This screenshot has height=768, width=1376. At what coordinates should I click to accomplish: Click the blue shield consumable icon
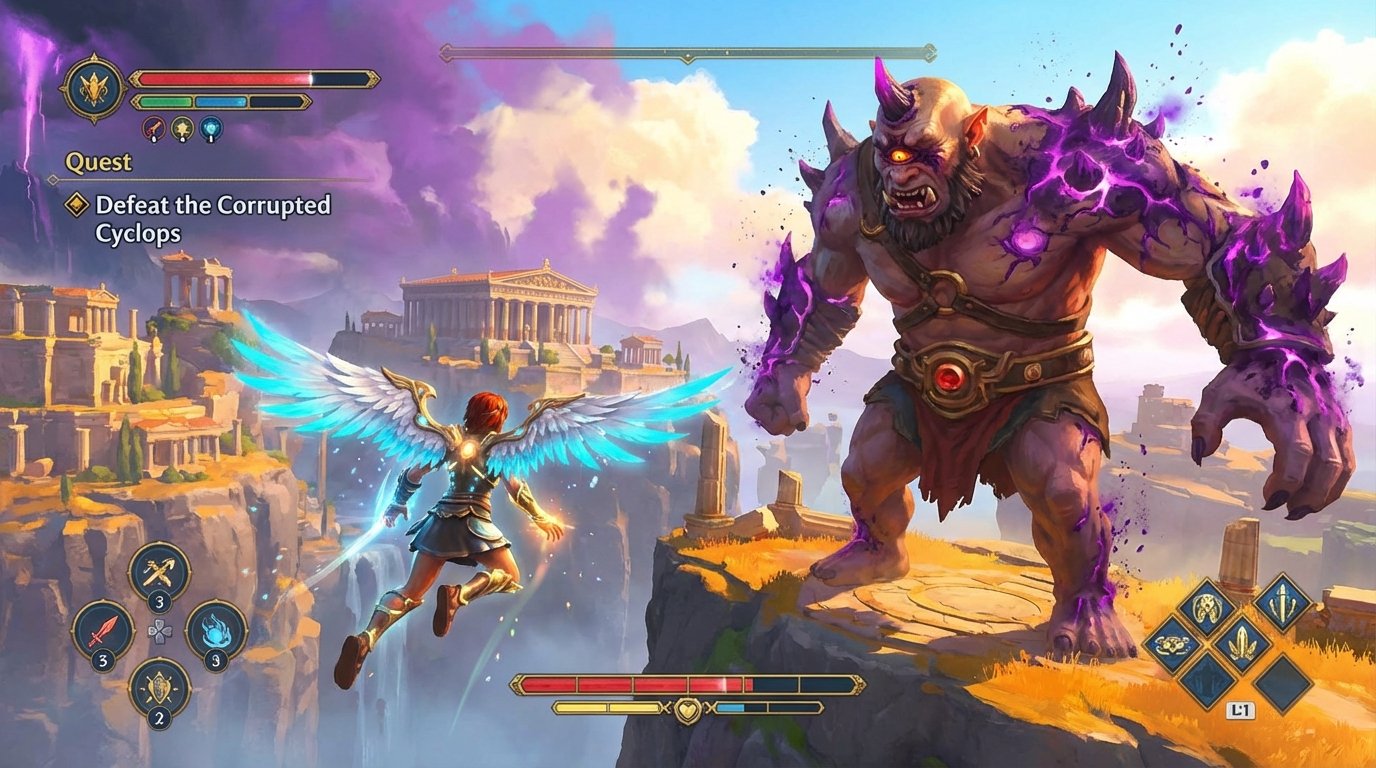(x=211, y=128)
